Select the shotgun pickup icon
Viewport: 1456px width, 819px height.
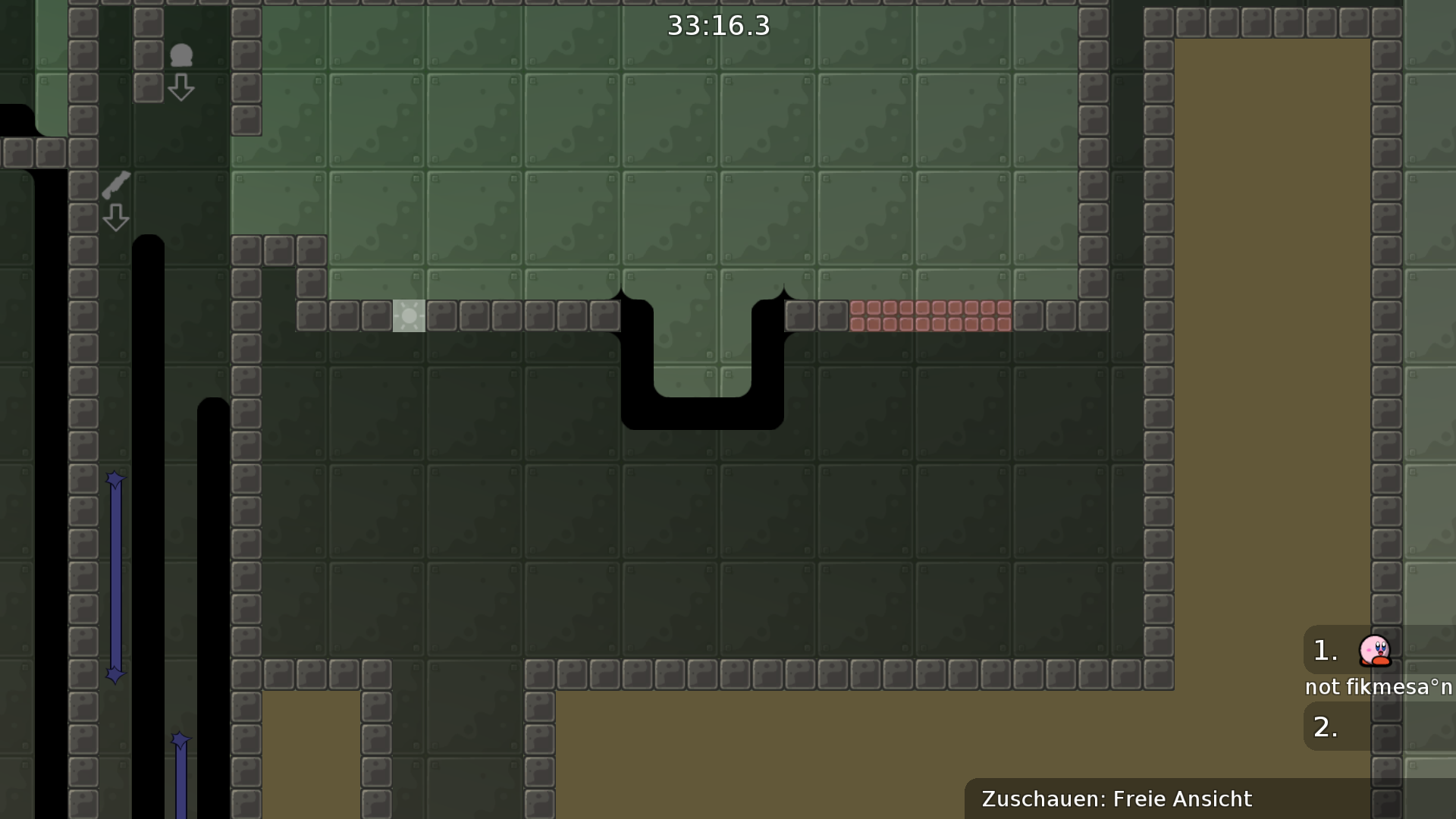pos(117,184)
